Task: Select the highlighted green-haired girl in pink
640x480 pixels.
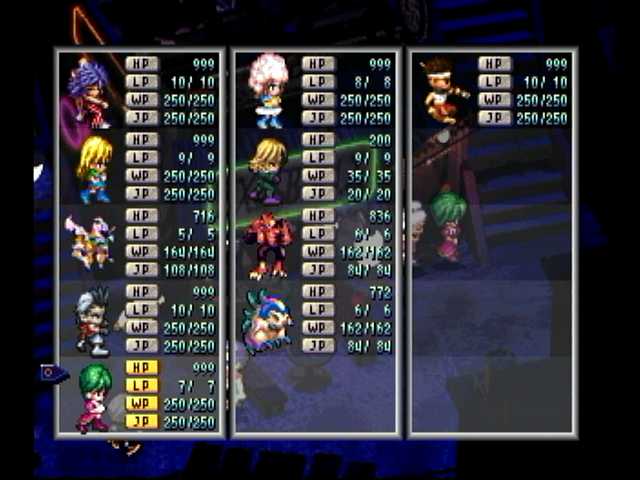Action: (95, 396)
